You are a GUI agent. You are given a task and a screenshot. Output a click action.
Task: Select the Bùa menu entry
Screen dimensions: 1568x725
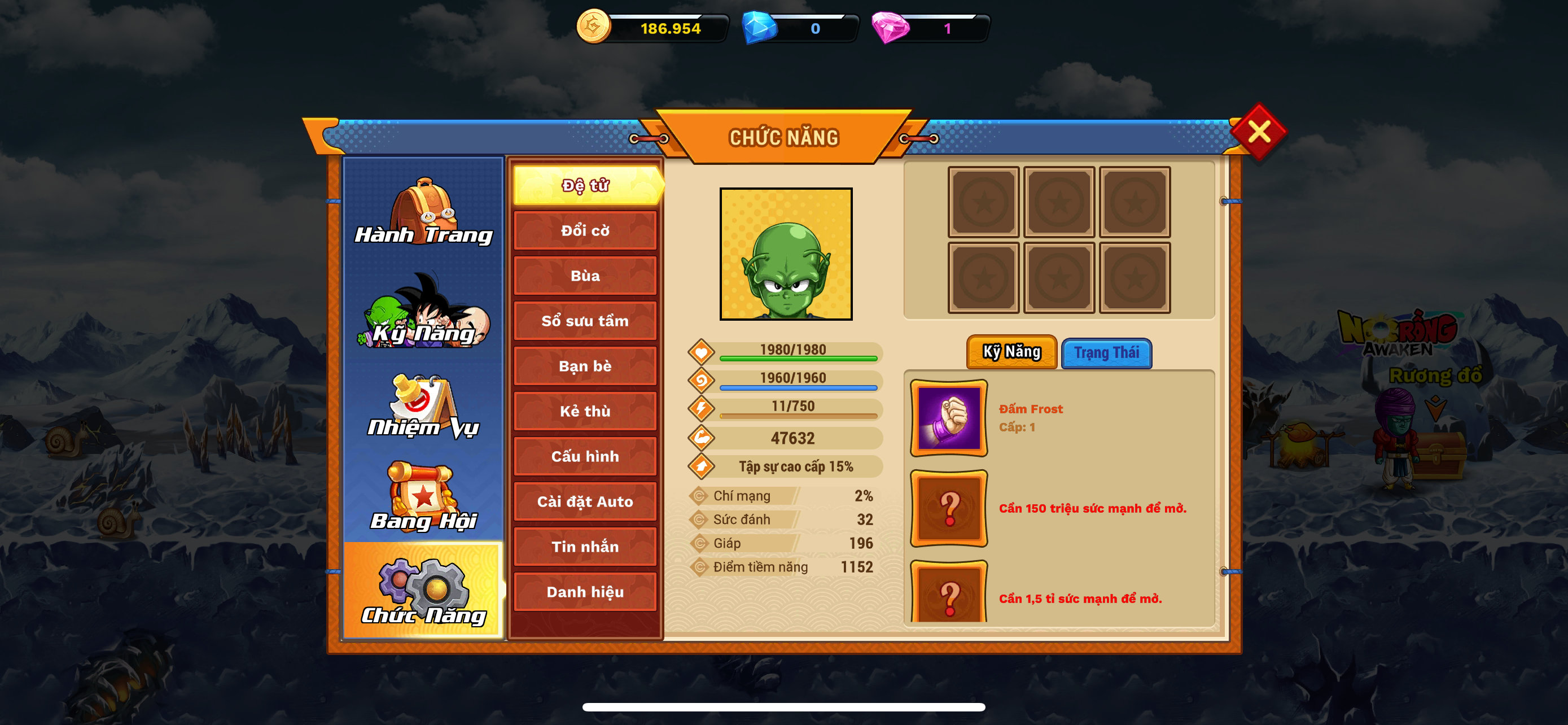[x=585, y=276]
